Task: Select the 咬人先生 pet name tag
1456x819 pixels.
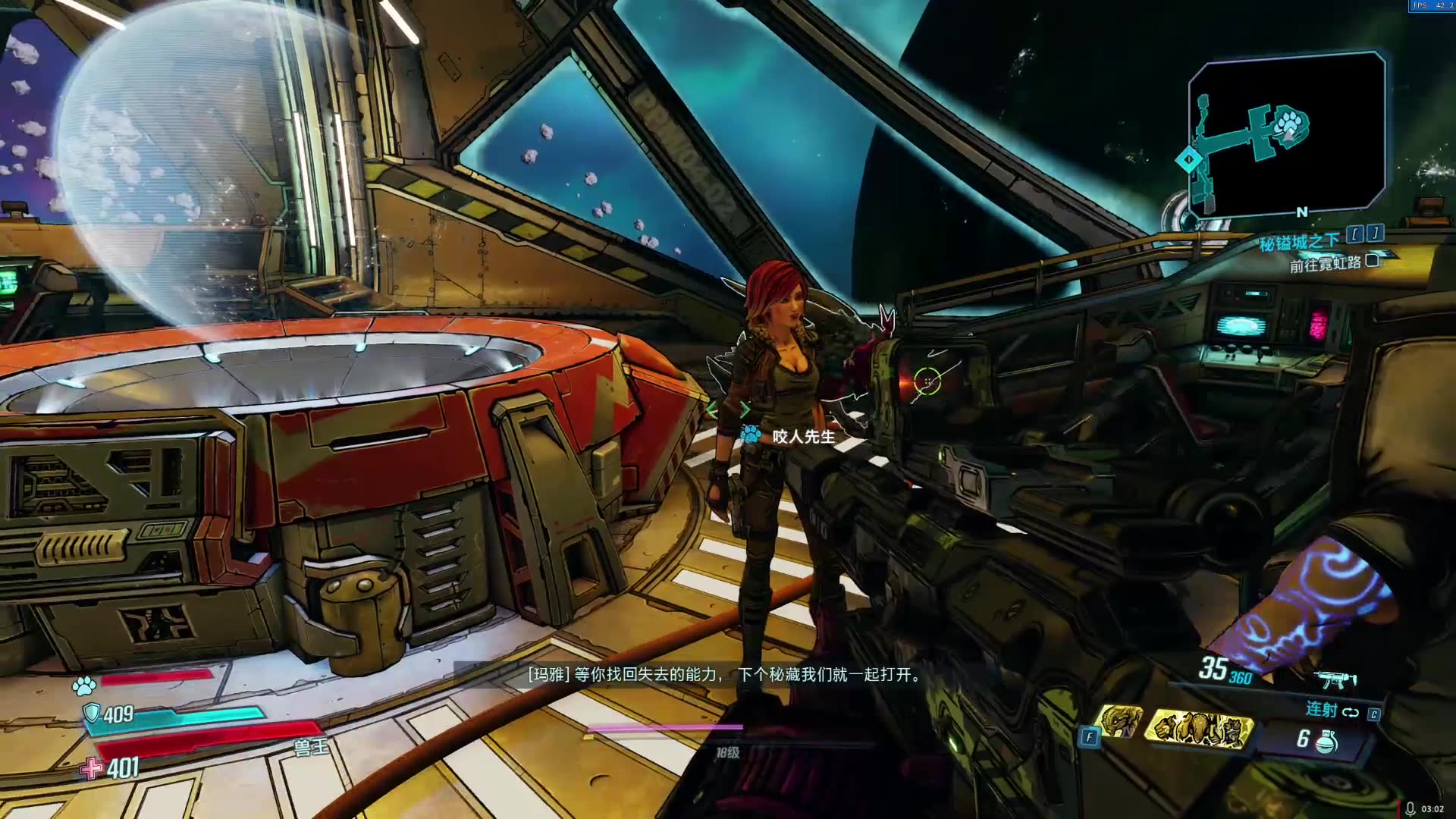Action: (x=804, y=436)
